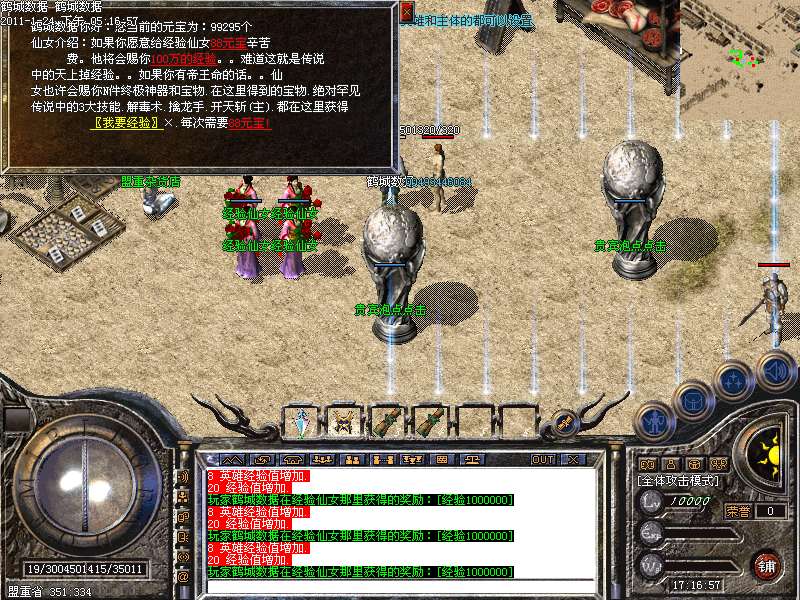Select the dagger item in the belt
This screenshot has height=600, width=800.
300,423
